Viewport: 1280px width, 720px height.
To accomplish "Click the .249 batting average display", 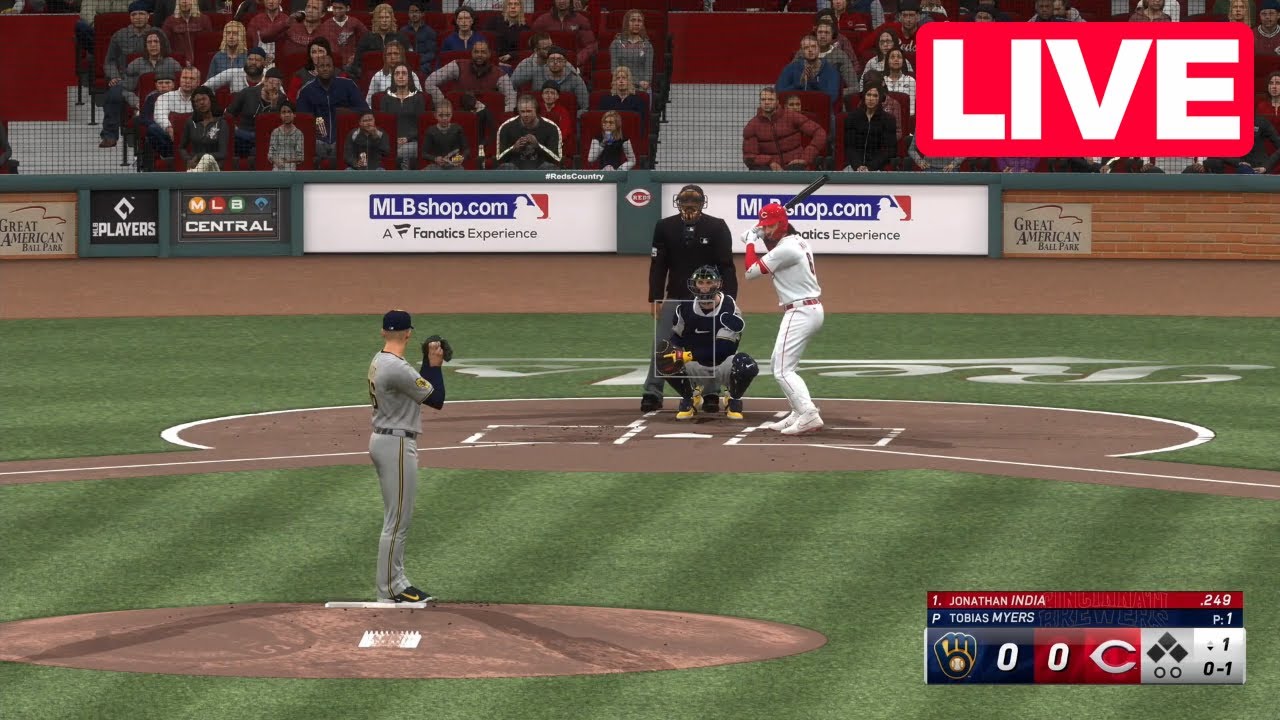I will 1216,599.
